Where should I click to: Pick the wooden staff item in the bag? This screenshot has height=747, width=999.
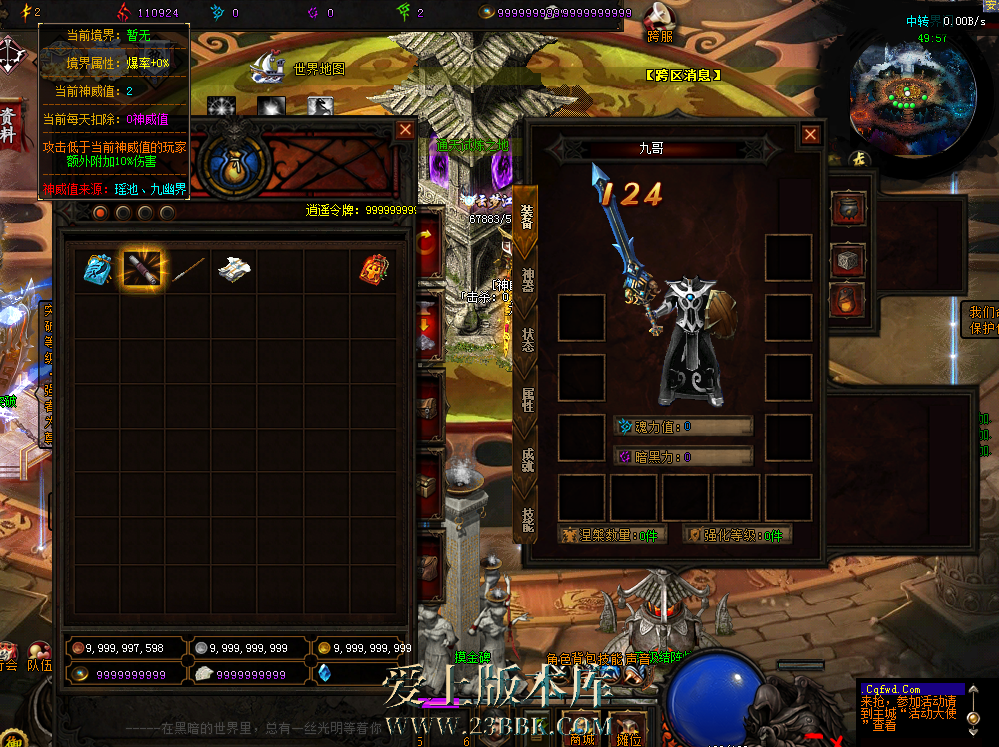[x=187, y=268]
